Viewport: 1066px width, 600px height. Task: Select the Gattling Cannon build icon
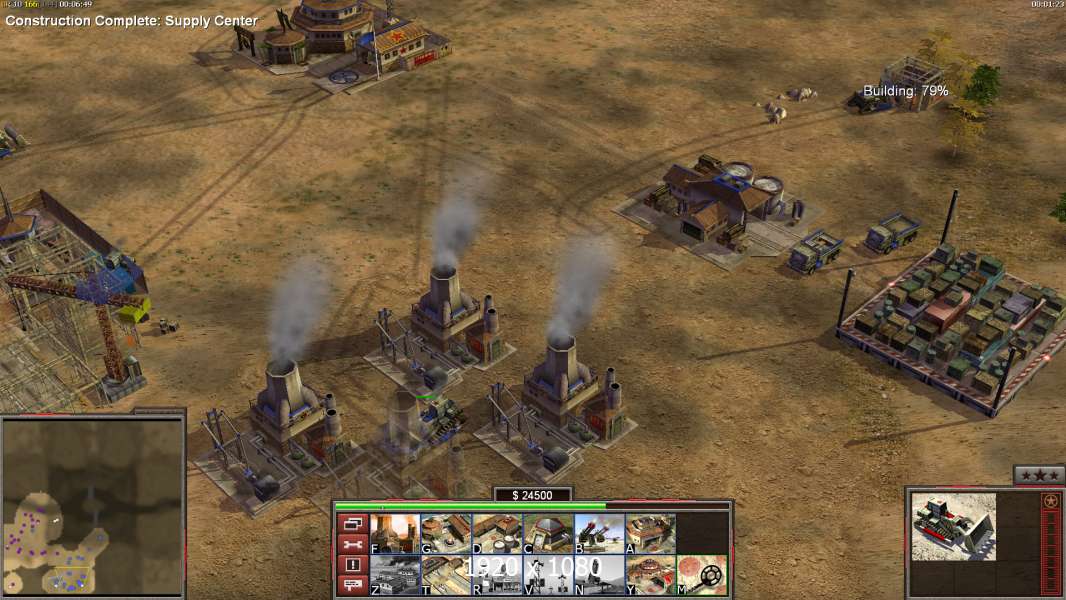(599, 533)
